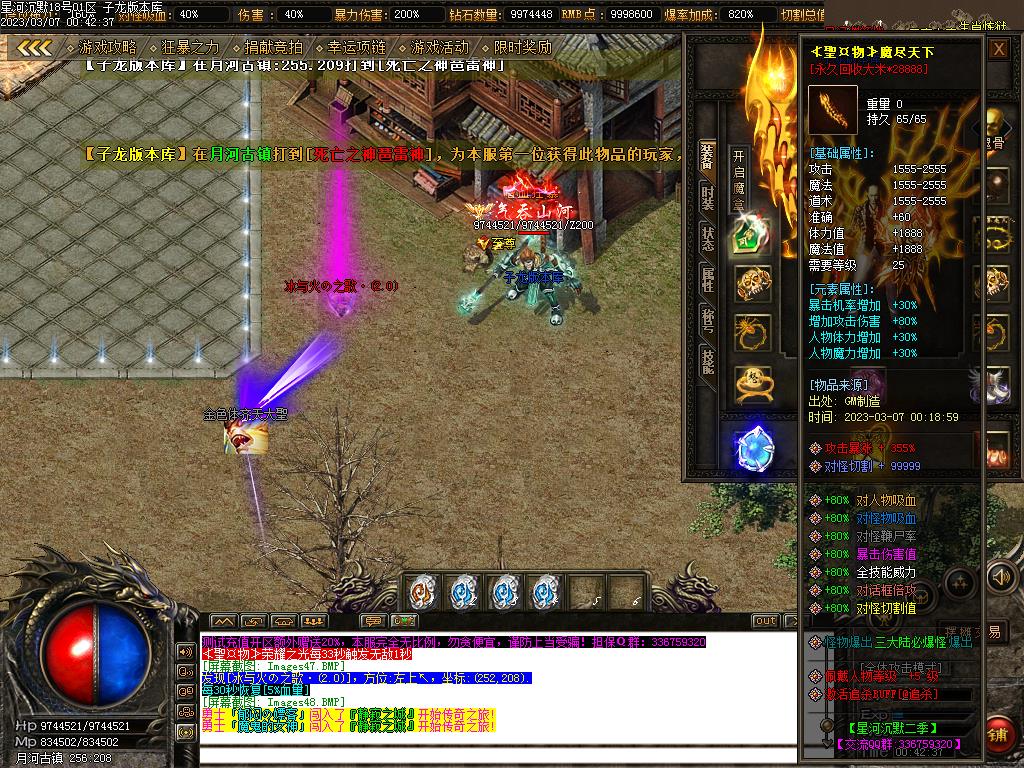Switch to the 时装 costume tab

pyautogui.click(x=707, y=197)
